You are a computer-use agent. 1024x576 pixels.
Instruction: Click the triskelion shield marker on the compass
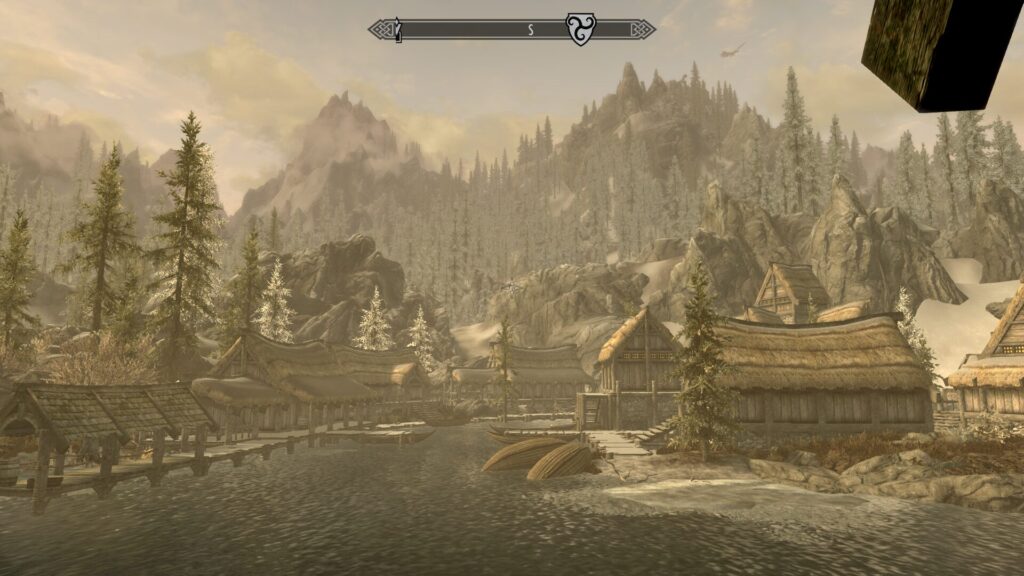tap(580, 29)
